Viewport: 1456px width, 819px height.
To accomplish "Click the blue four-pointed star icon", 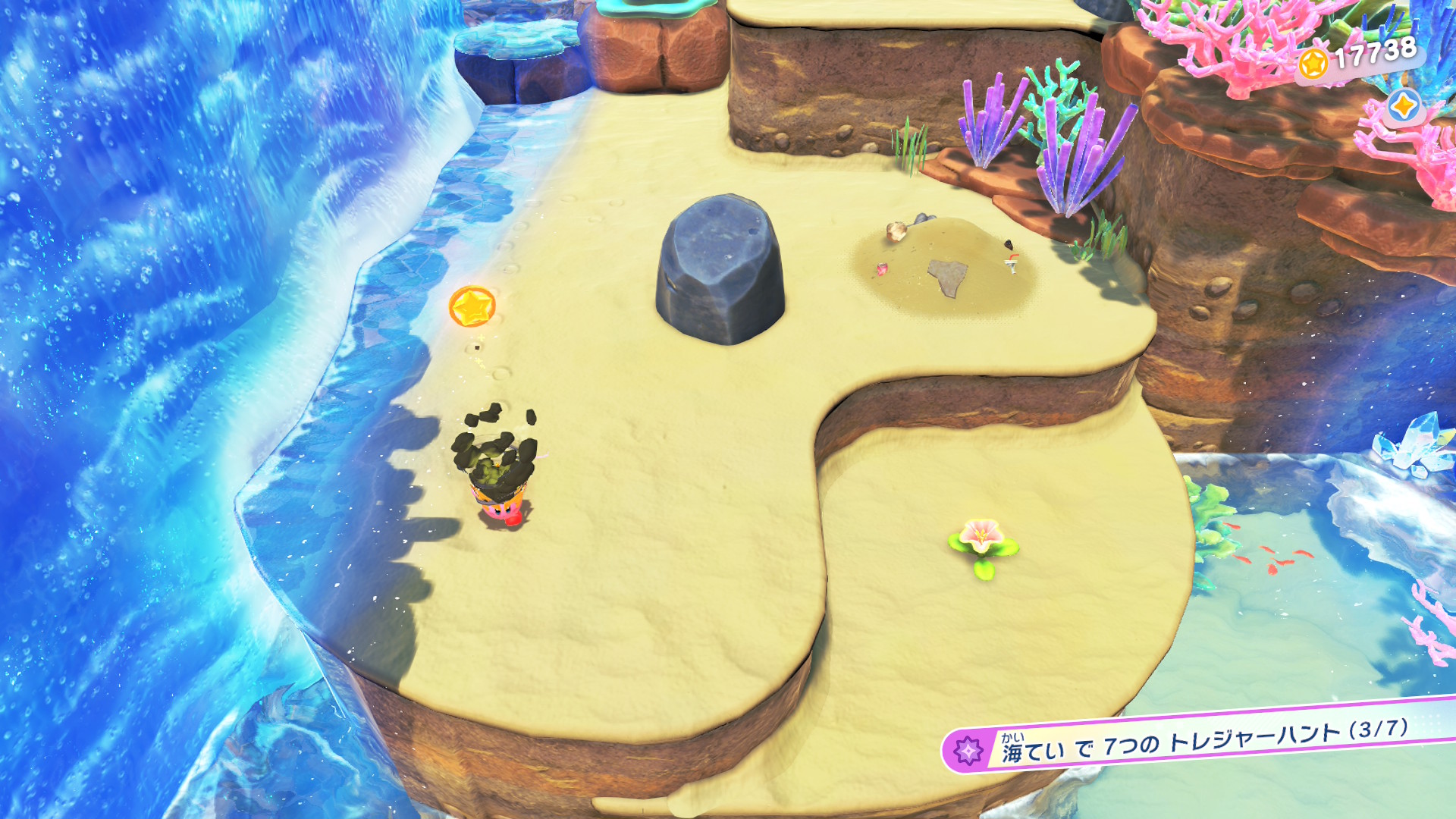I will [1403, 106].
